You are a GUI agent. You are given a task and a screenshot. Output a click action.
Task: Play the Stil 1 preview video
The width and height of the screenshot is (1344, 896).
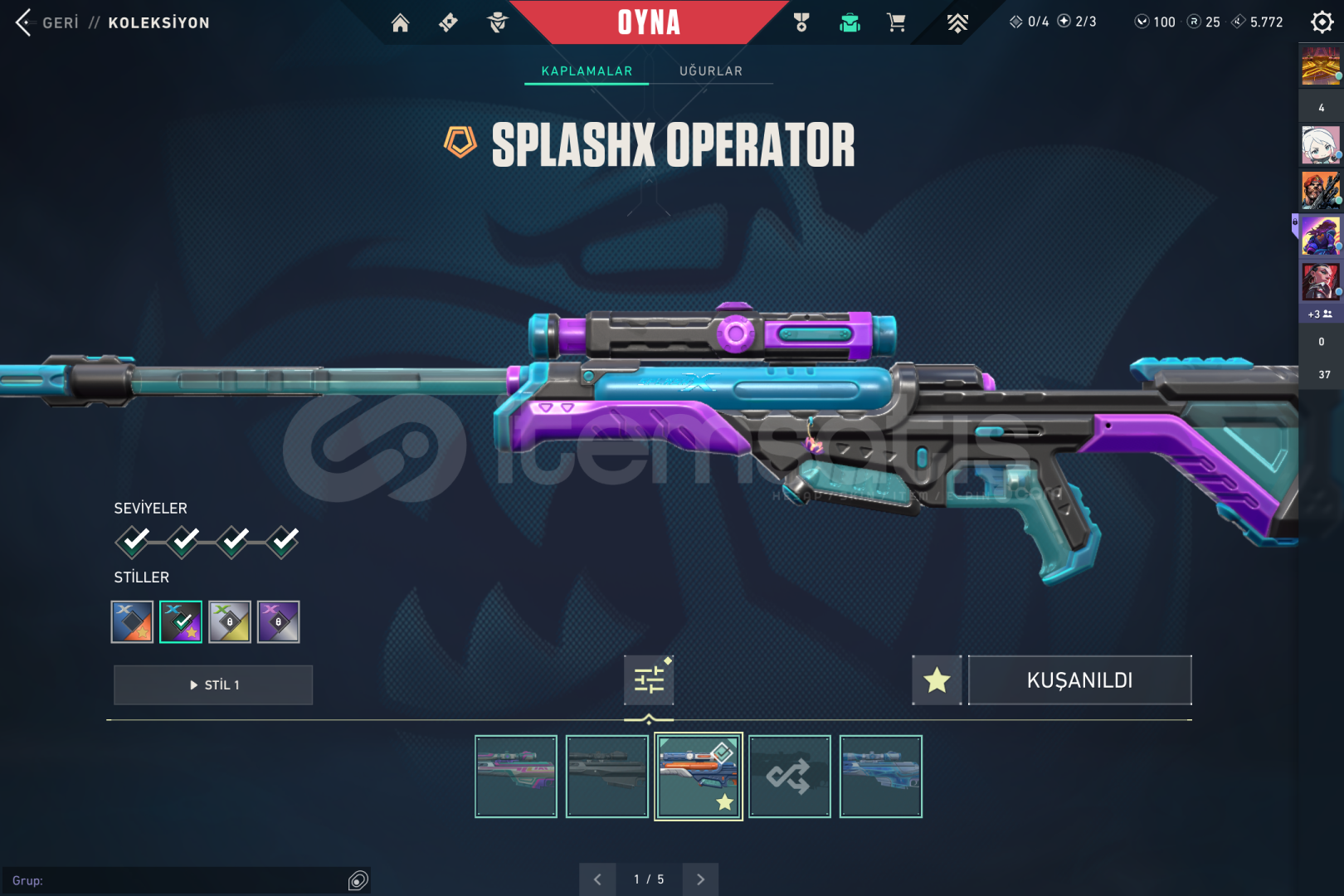(213, 685)
